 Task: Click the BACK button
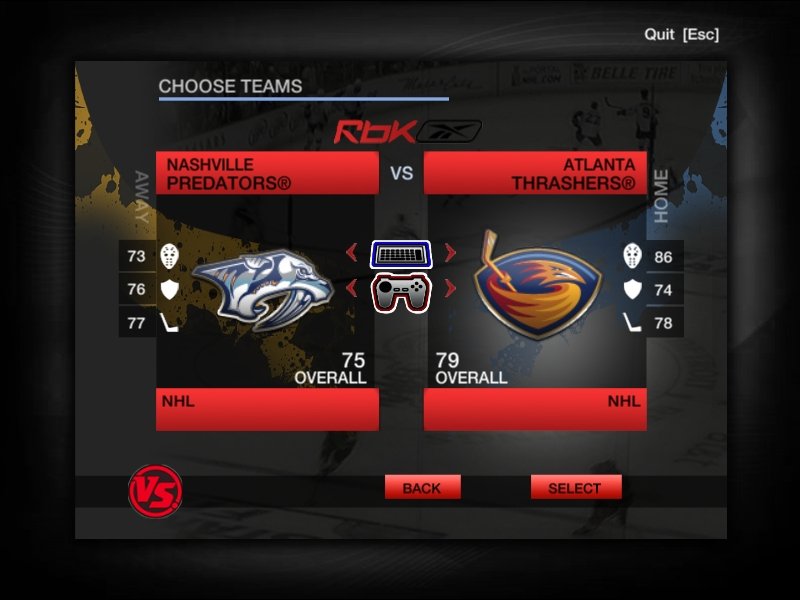[422, 488]
